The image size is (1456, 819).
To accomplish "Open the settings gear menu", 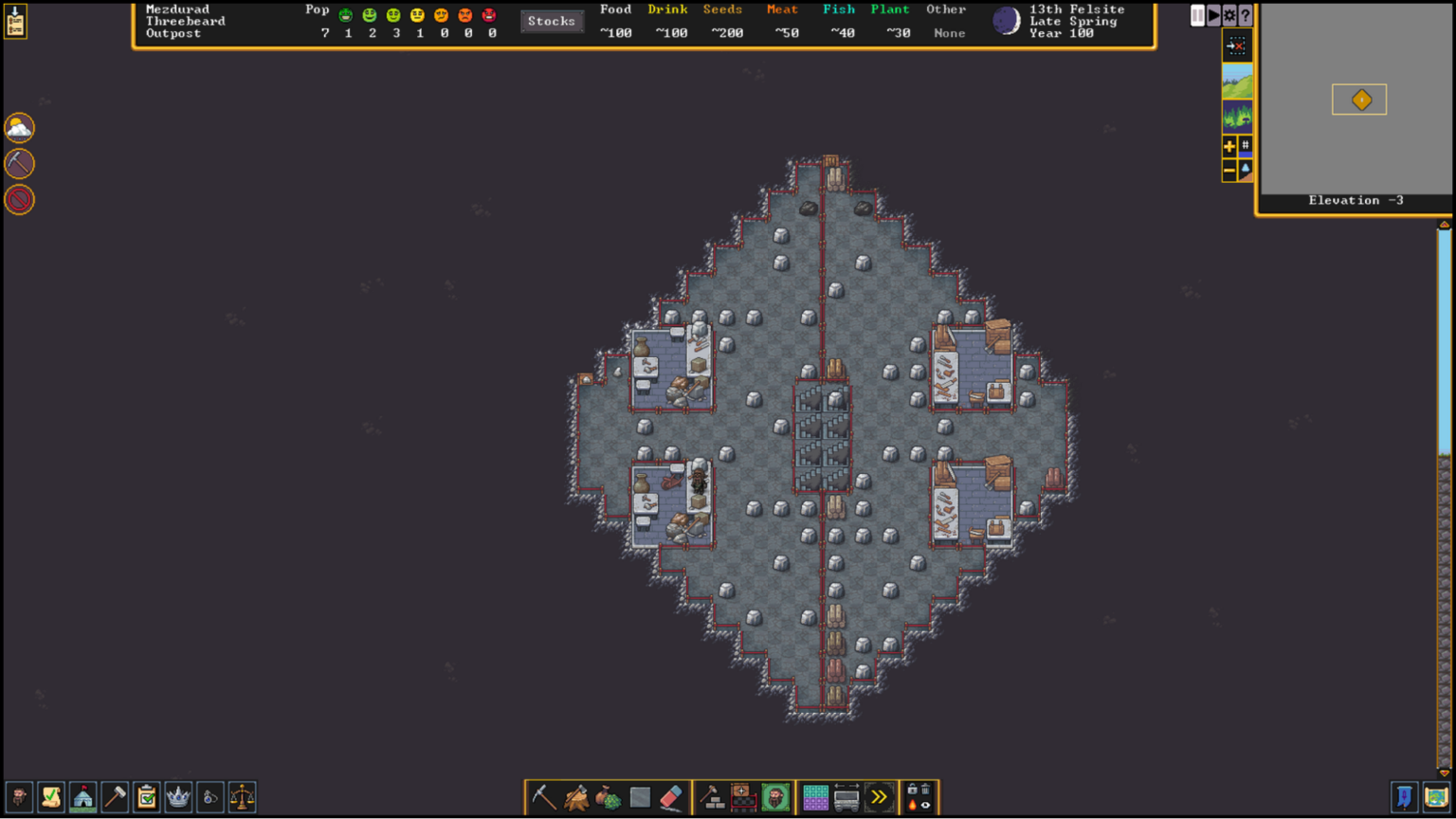I will click(x=1229, y=15).
